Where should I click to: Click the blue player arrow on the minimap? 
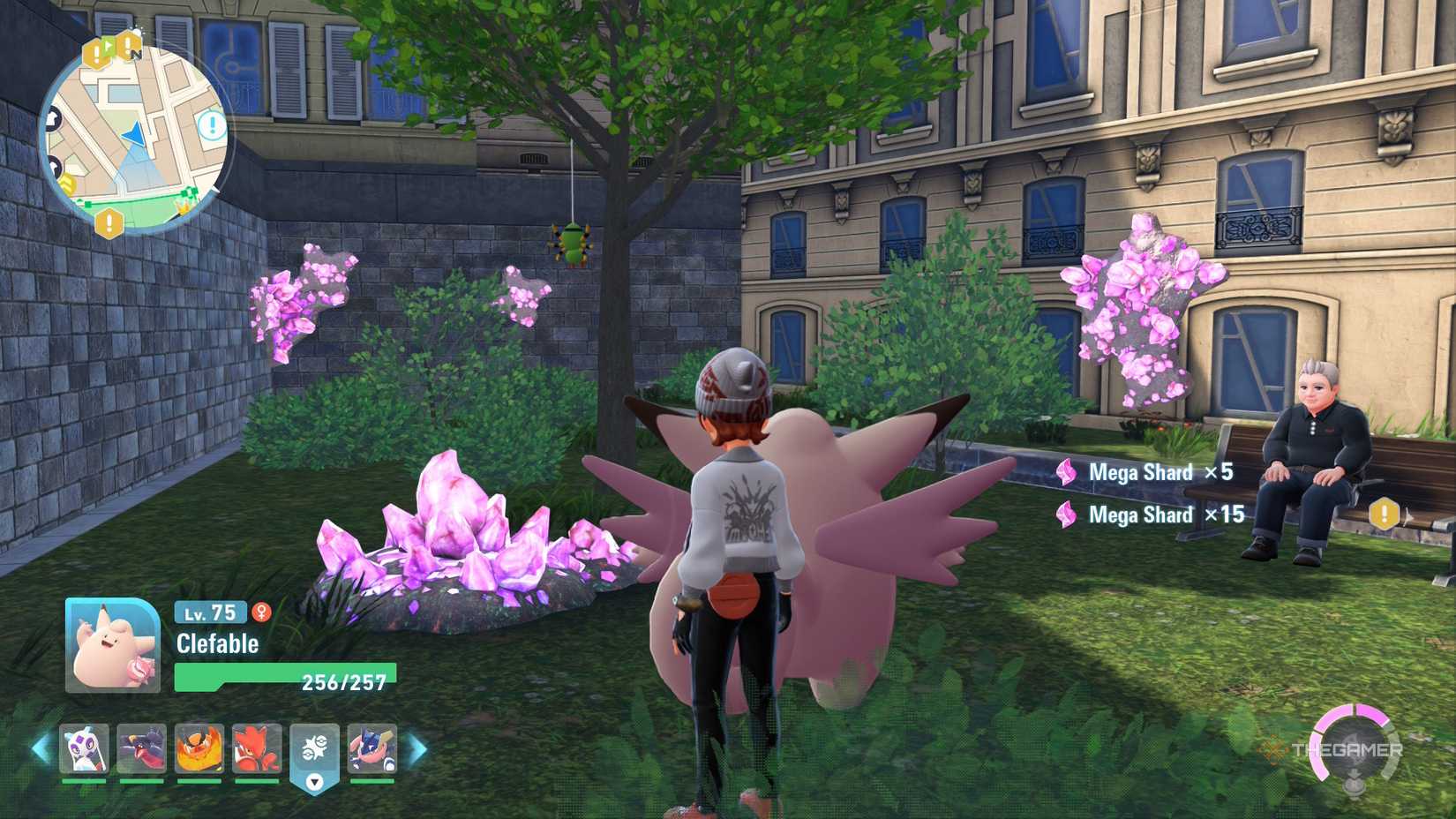pos(134,132)
